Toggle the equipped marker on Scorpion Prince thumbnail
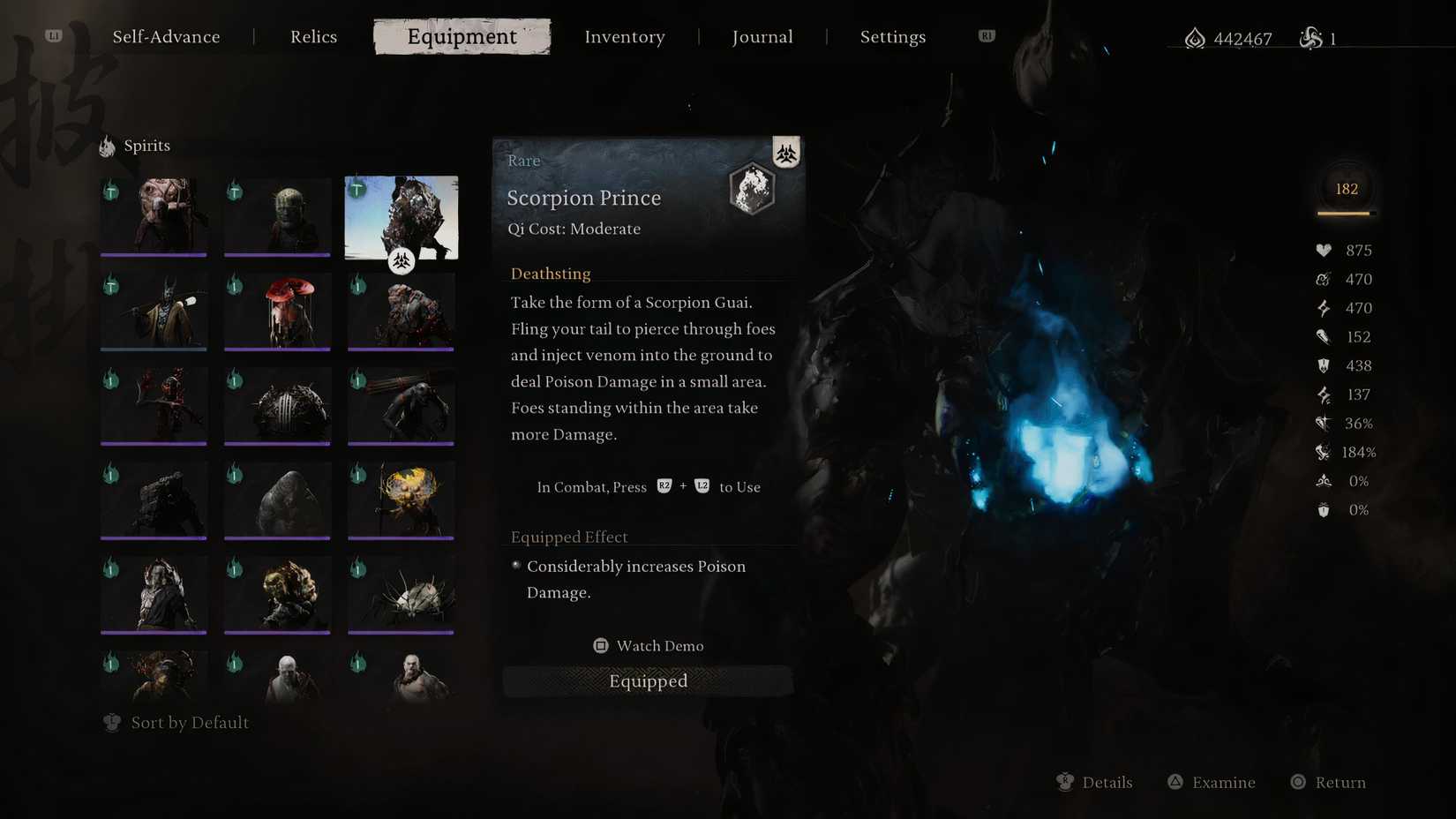 (402, 261)
